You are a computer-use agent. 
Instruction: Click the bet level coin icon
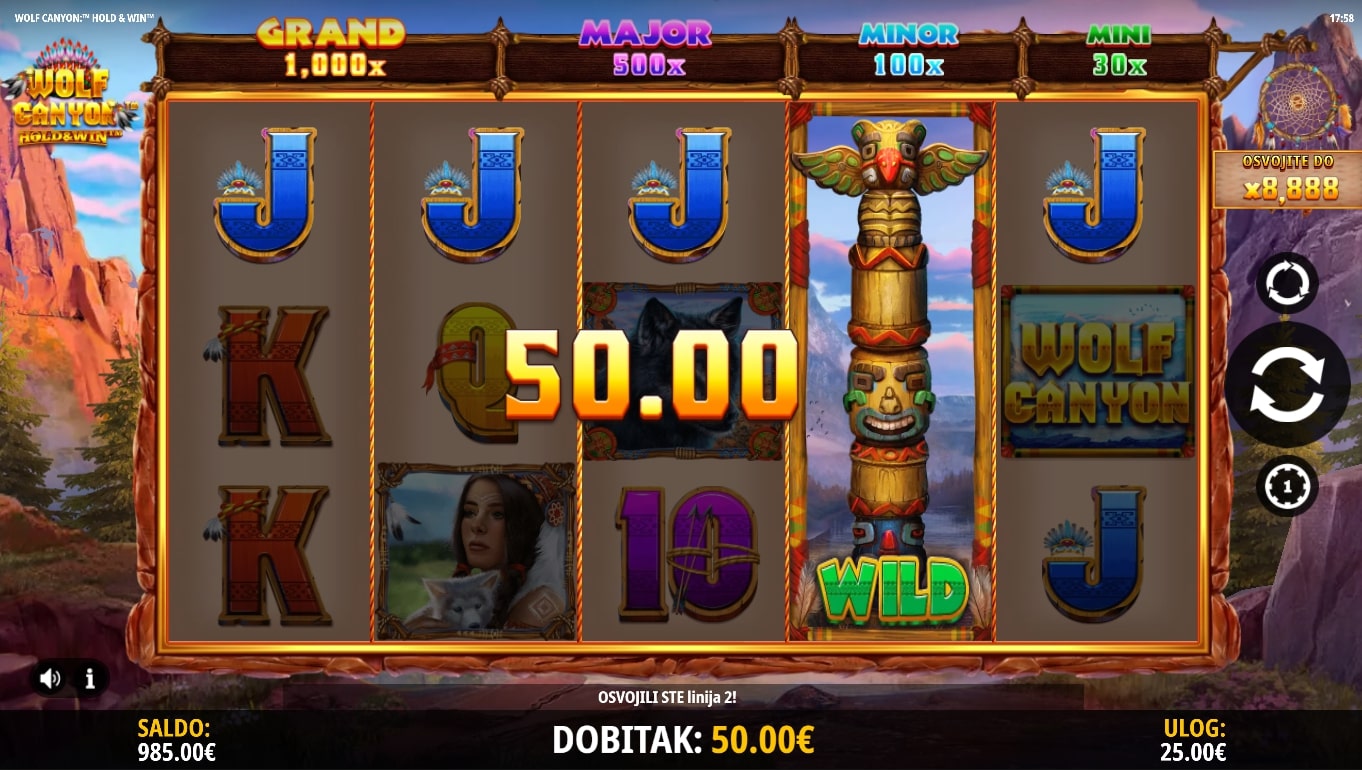1287,485
